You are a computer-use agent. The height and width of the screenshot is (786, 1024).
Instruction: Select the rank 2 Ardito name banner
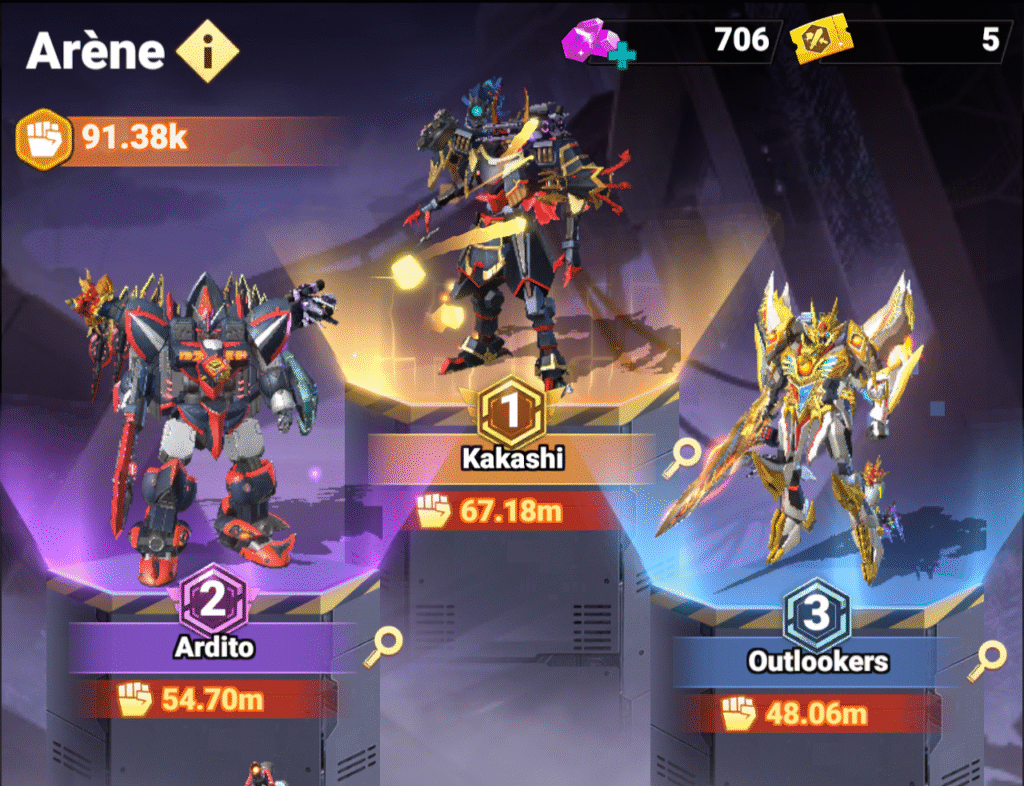click(212, 647)
